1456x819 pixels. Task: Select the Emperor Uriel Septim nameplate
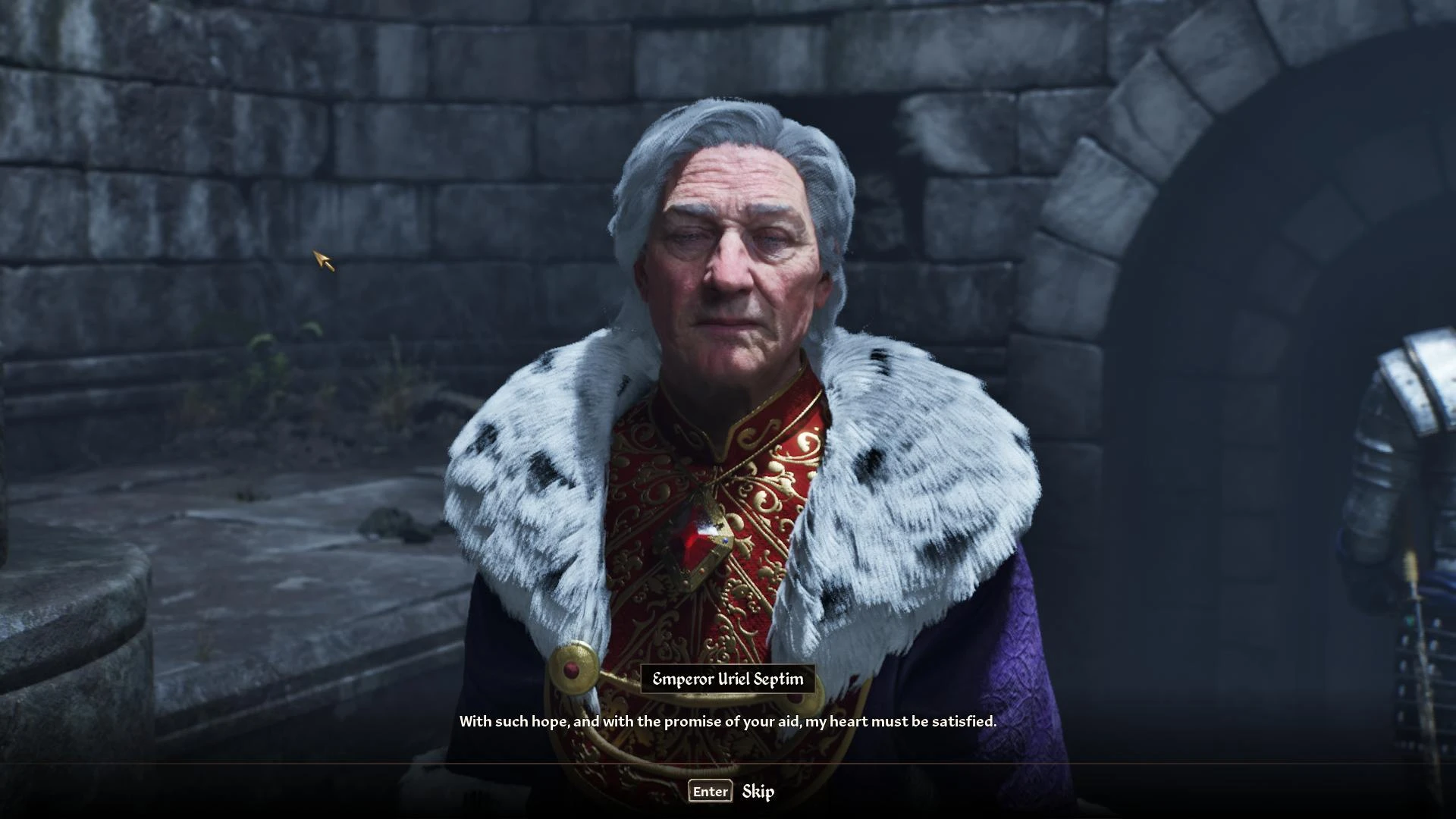point(727,680)
